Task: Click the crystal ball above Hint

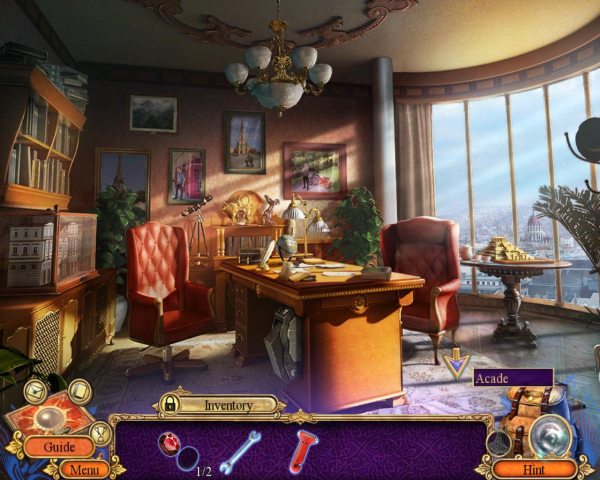Action: click(x=549, y=434)
